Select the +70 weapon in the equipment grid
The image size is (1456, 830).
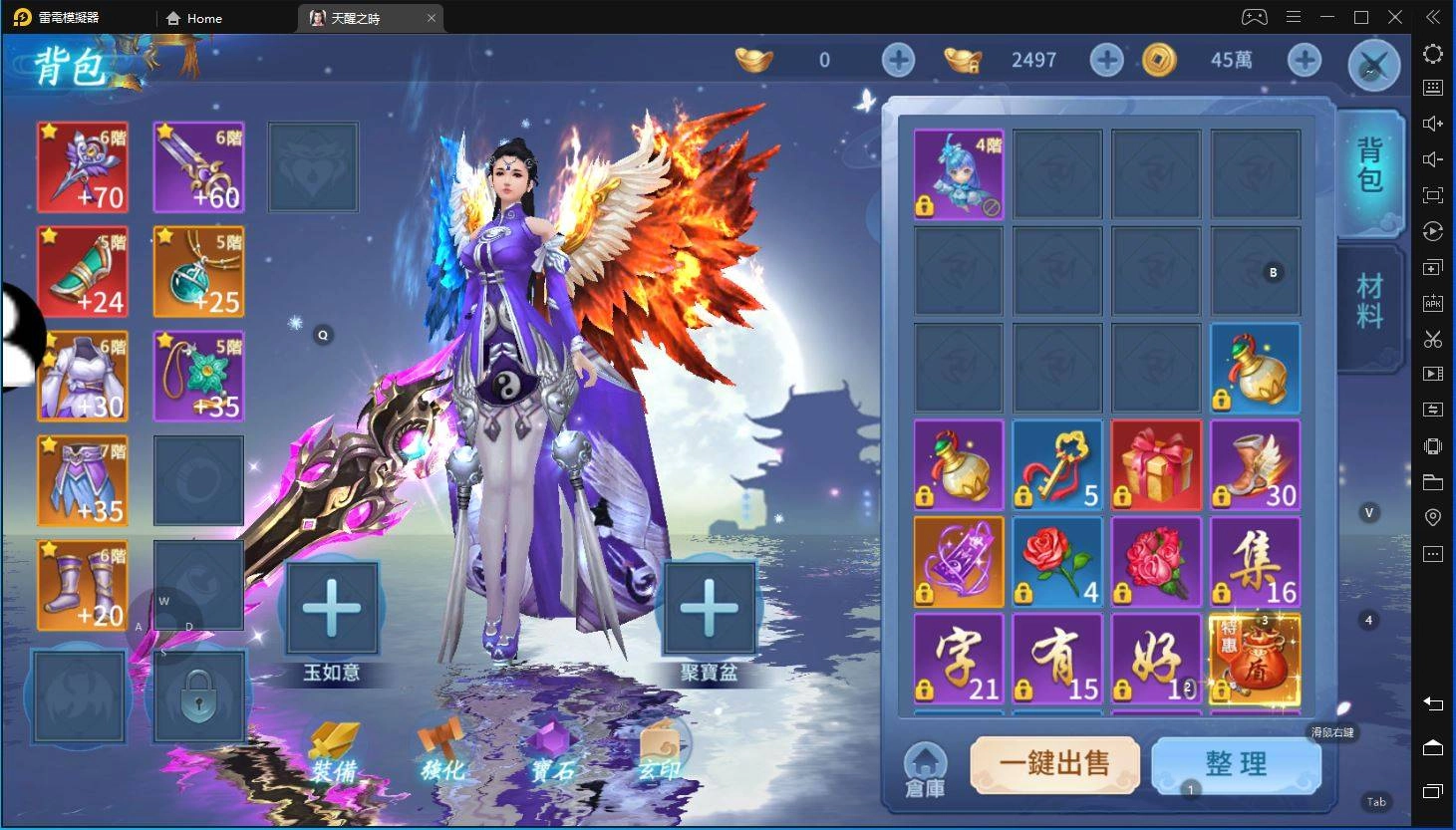[x=83, y=166]
